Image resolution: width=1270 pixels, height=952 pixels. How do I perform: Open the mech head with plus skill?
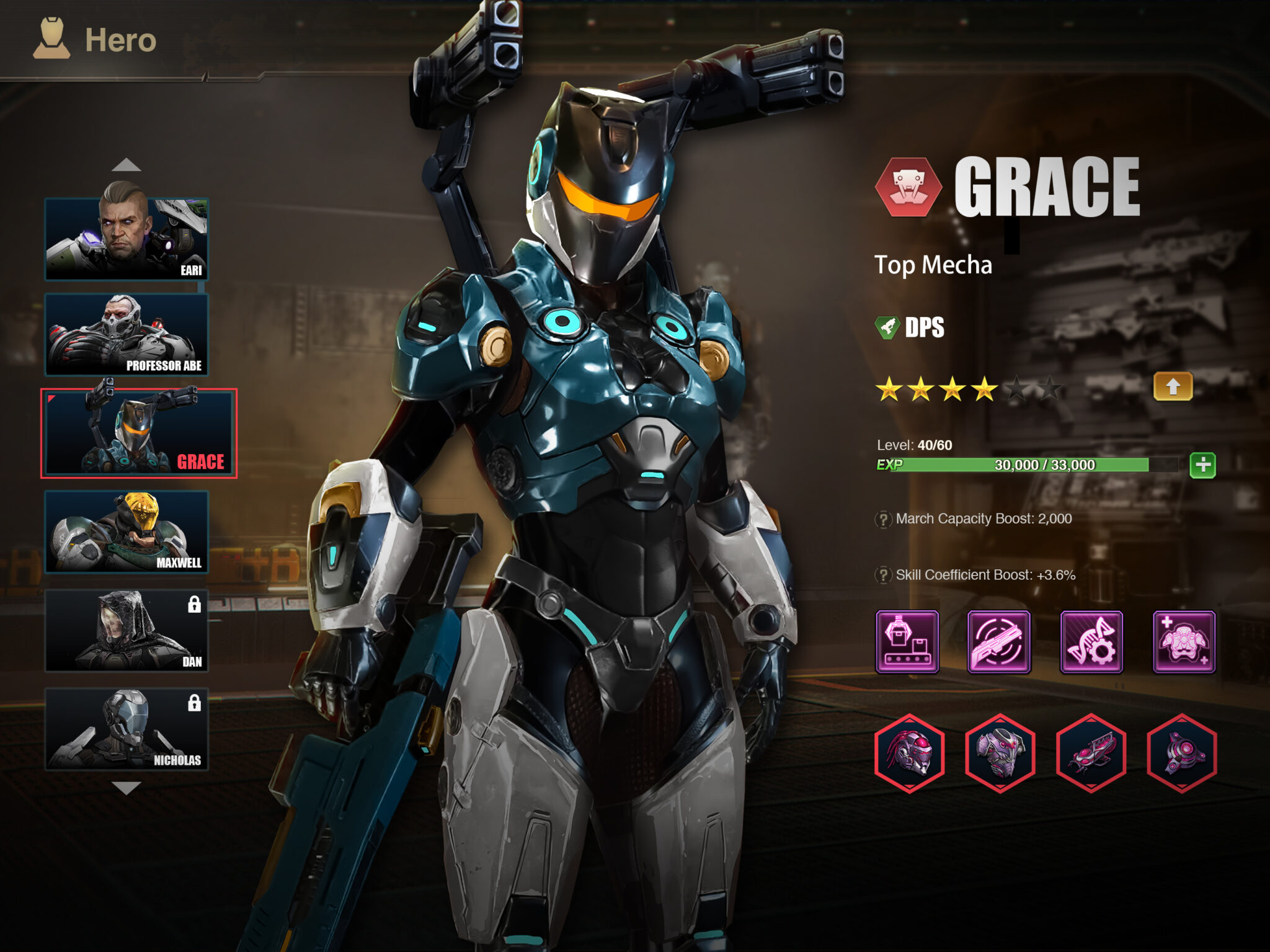coord(1183,642)
